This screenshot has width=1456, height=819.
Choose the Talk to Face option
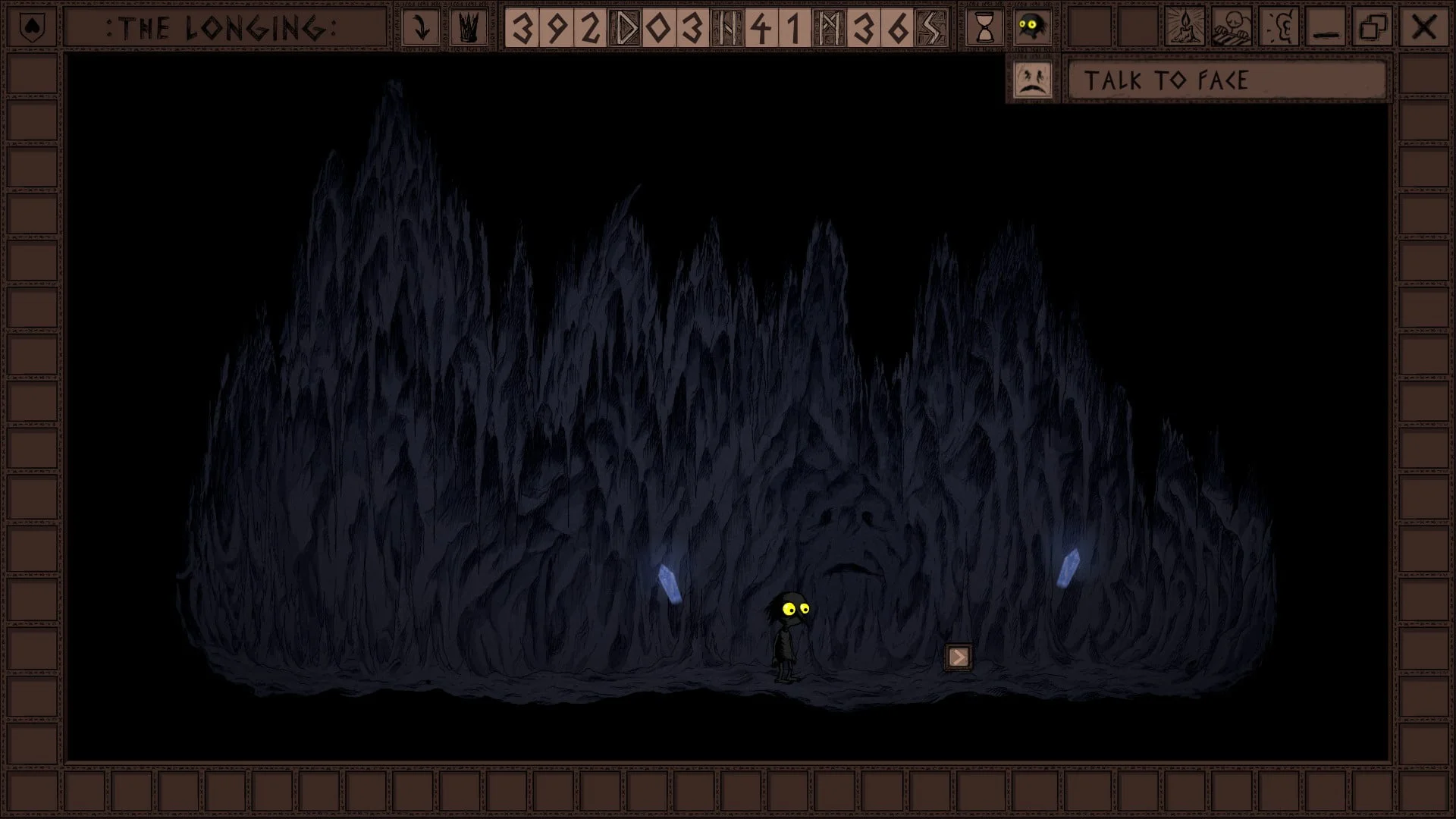click(1226, 80)
